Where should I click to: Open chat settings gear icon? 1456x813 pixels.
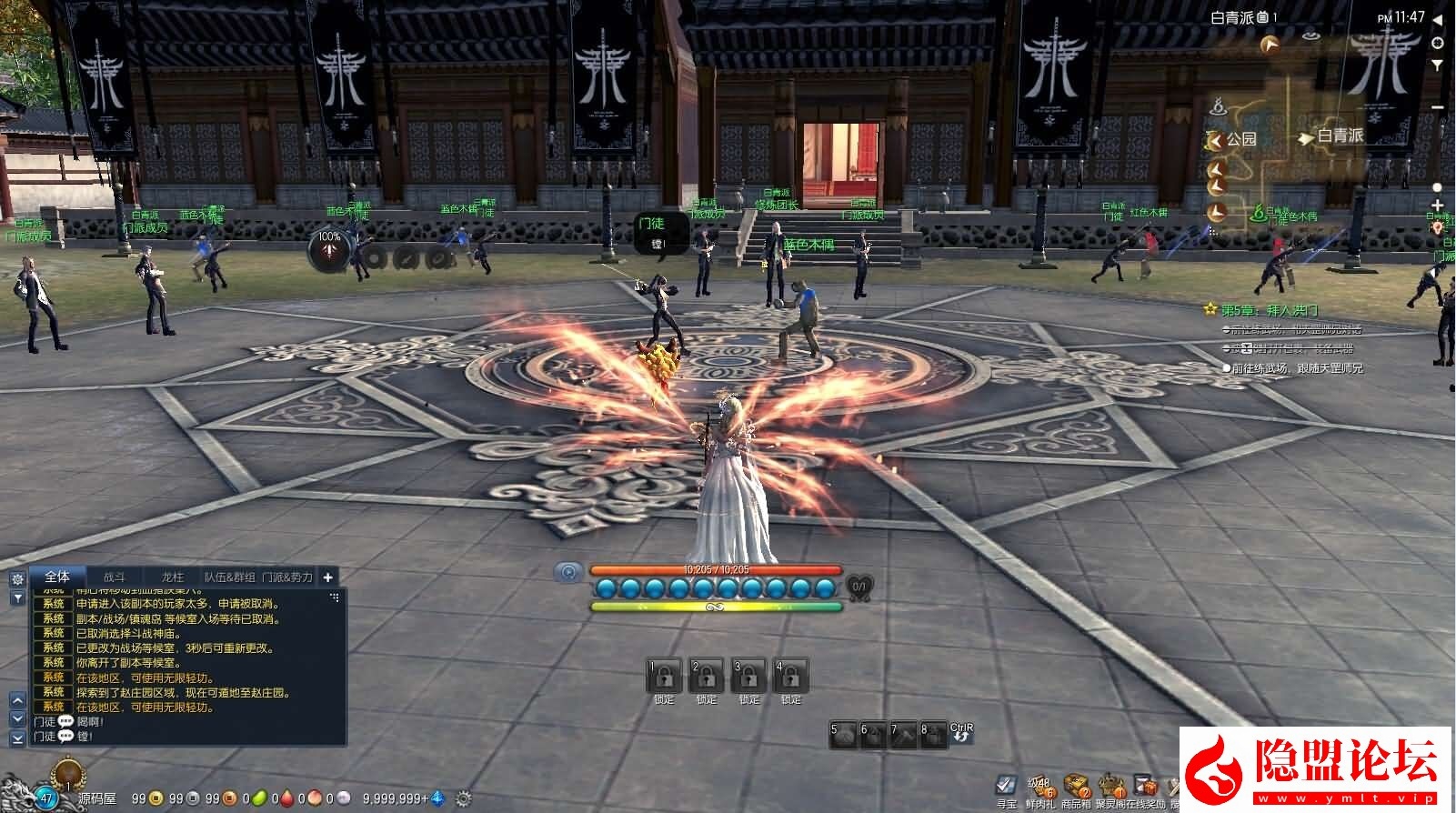point(17,579)
